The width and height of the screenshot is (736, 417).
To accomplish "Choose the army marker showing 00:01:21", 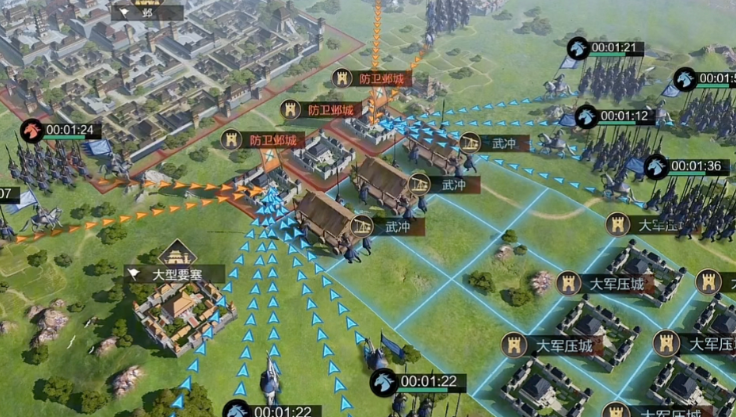I will [578, 47].
